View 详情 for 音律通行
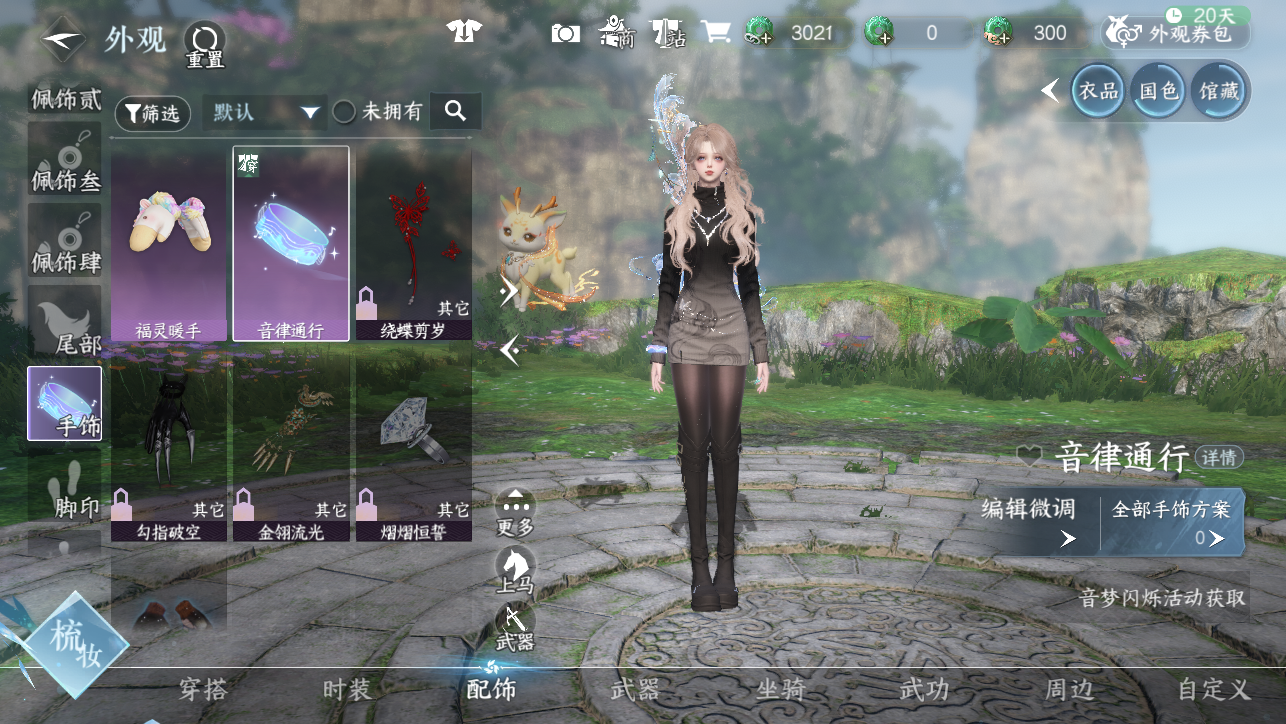 (x=1219, y=458)
